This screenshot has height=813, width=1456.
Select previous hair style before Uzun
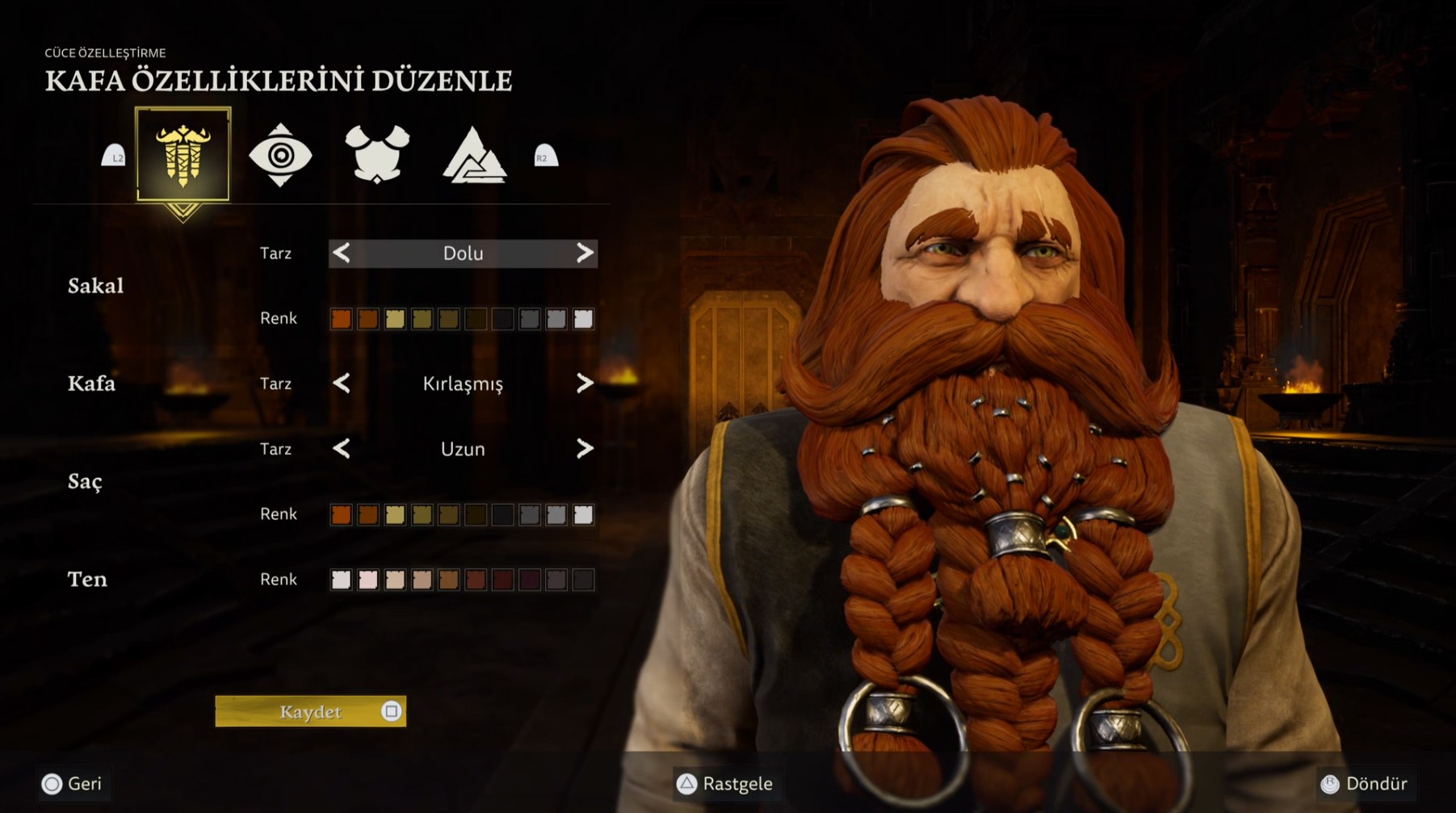[342, 449]
